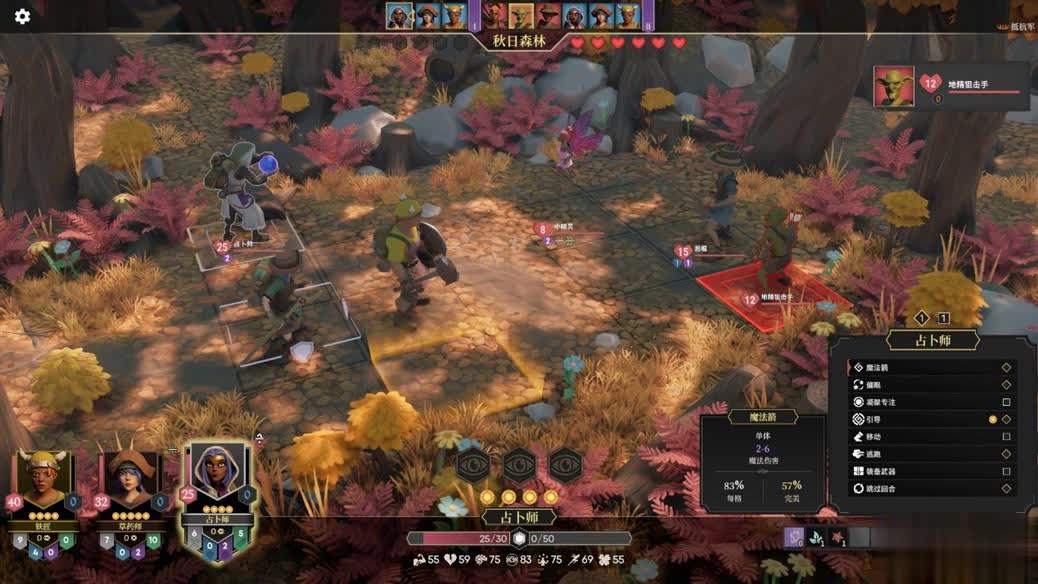Image resolution: width=1038 pixels, height=584 pixels.
Task: Select the red maple leaf item slot
Action: (838, 537)
